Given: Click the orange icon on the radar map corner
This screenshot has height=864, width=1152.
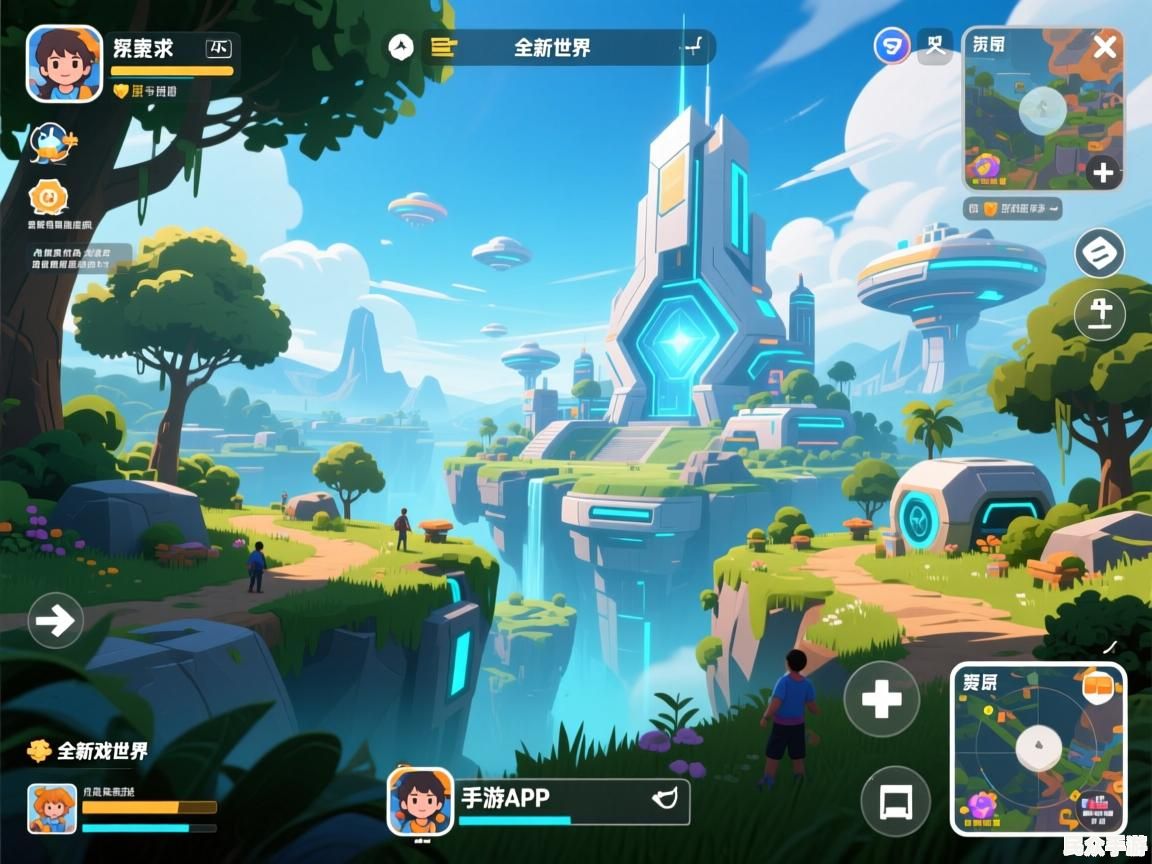Looking at the screenshot, I should [1099, 687].
